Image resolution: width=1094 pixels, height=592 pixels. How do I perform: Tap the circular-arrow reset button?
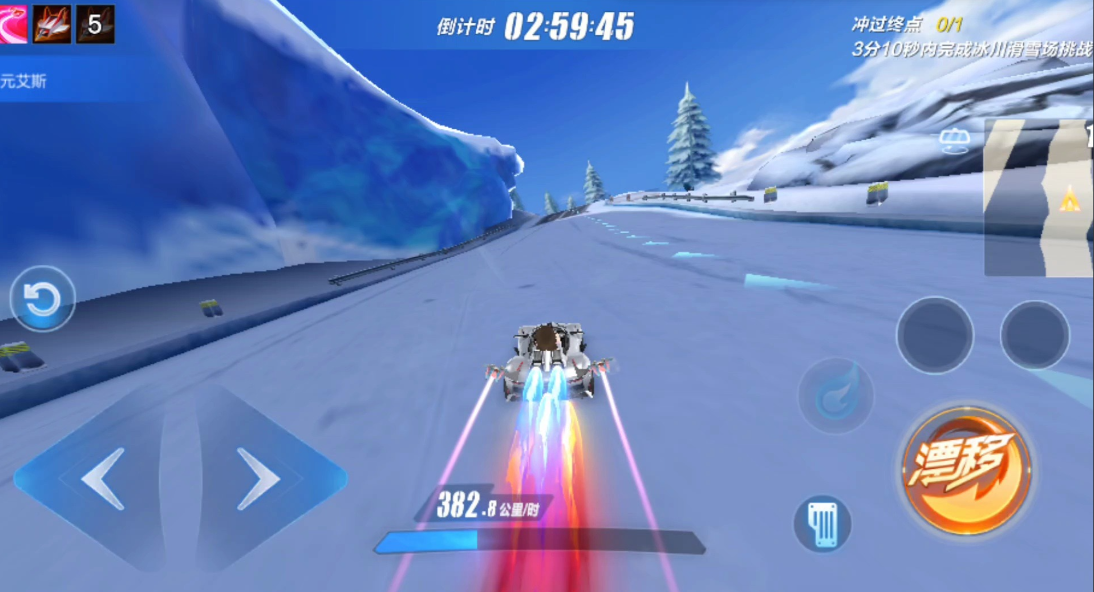click(43, 299)
